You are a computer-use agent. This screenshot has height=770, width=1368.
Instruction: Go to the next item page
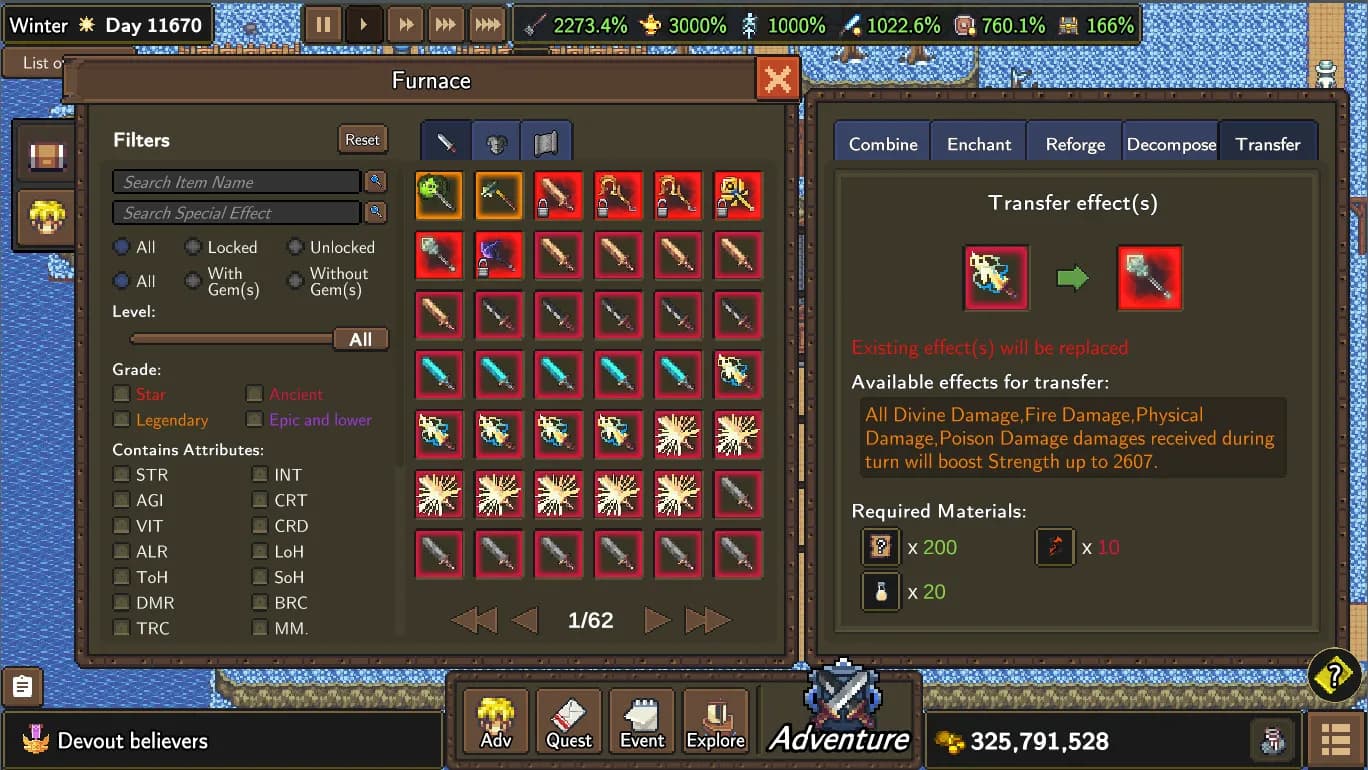pos(656,621)
